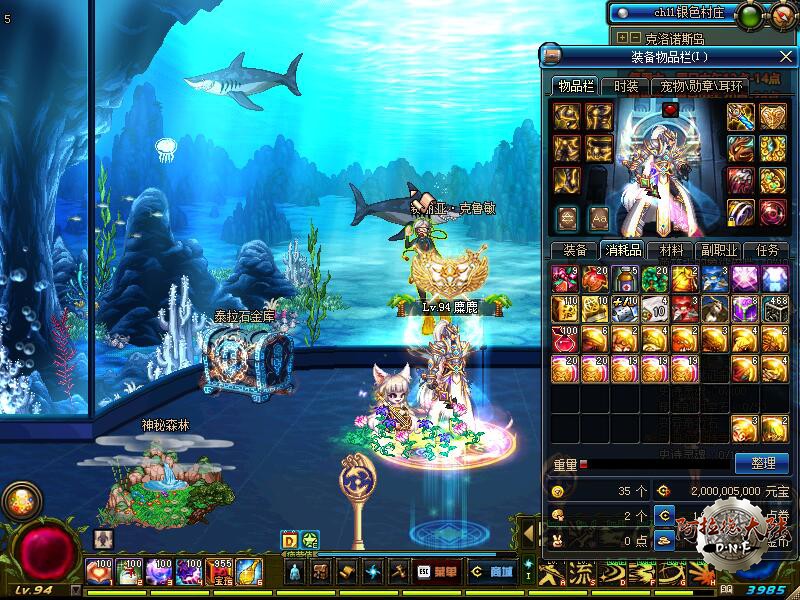This screenshot has height=600, width=800.
Task: Pick the red potion flask with 100 count
Action: pyautogui.click(x=566, y=339)
